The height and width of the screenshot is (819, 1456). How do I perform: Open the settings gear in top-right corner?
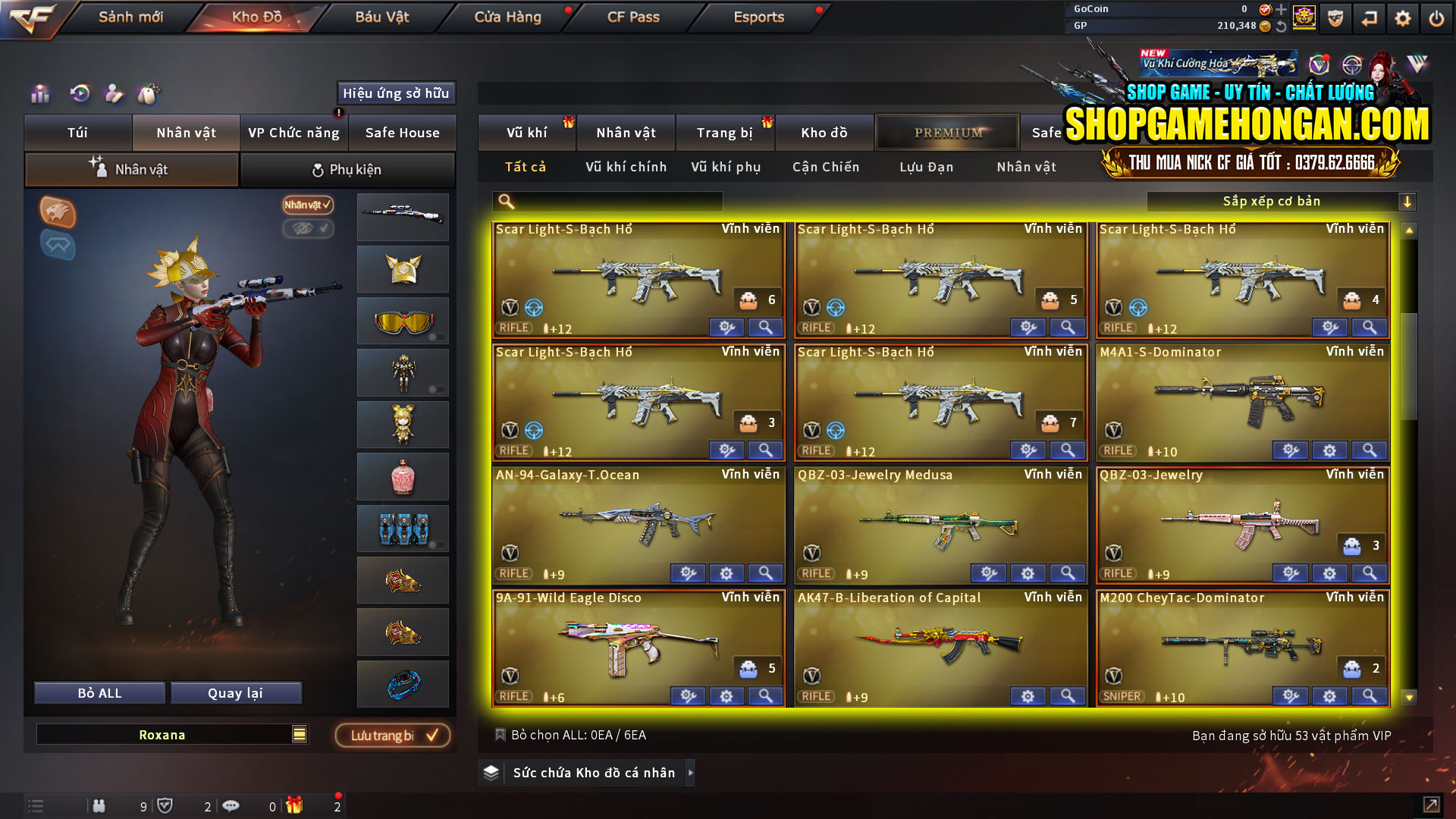pyautogui.click(x=1402, y=17)
